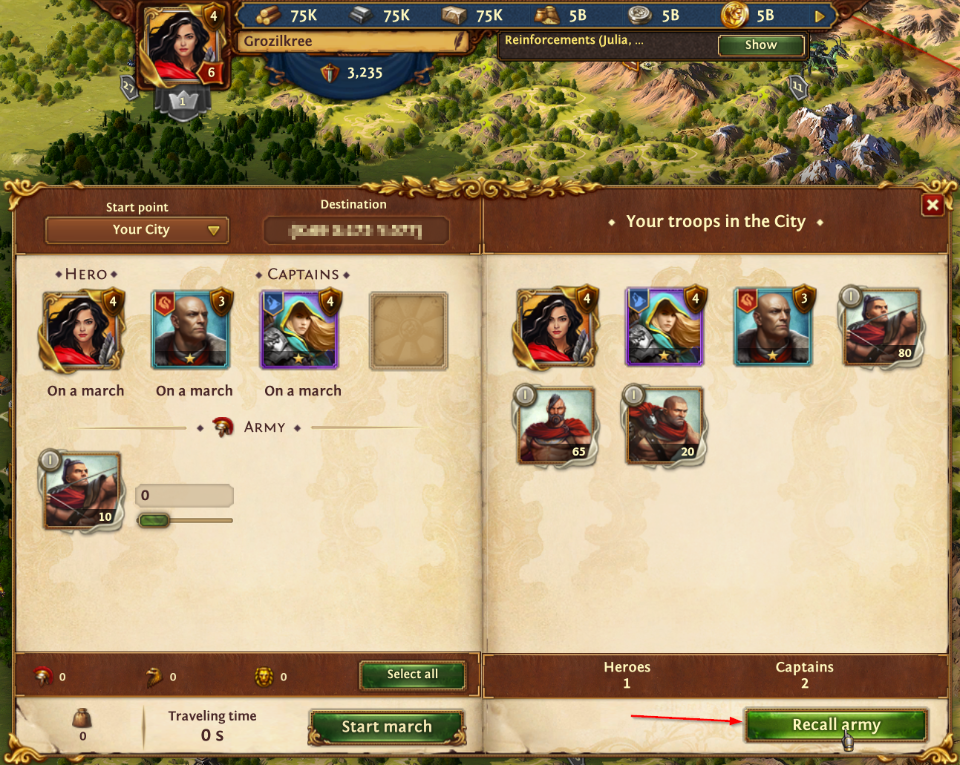
Task: Adjust the archer troop count slider
Action: click(x=153, y=520)
